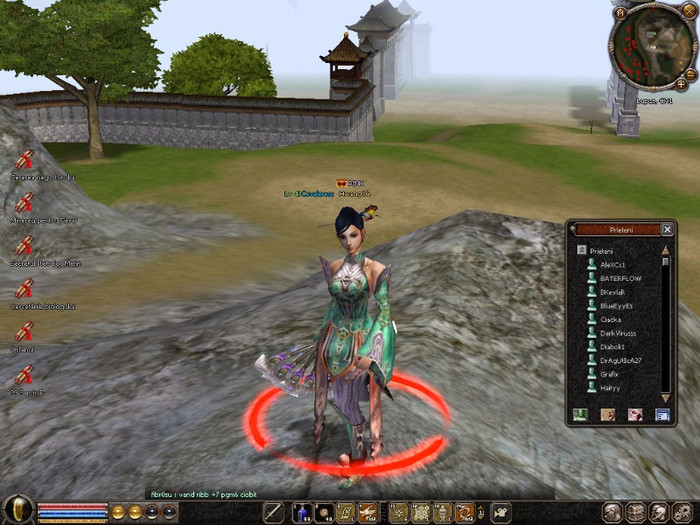Viewport: 700px width, 525px height.
Task: Click the blue window icon below friends list
Action: pos(661,414)
